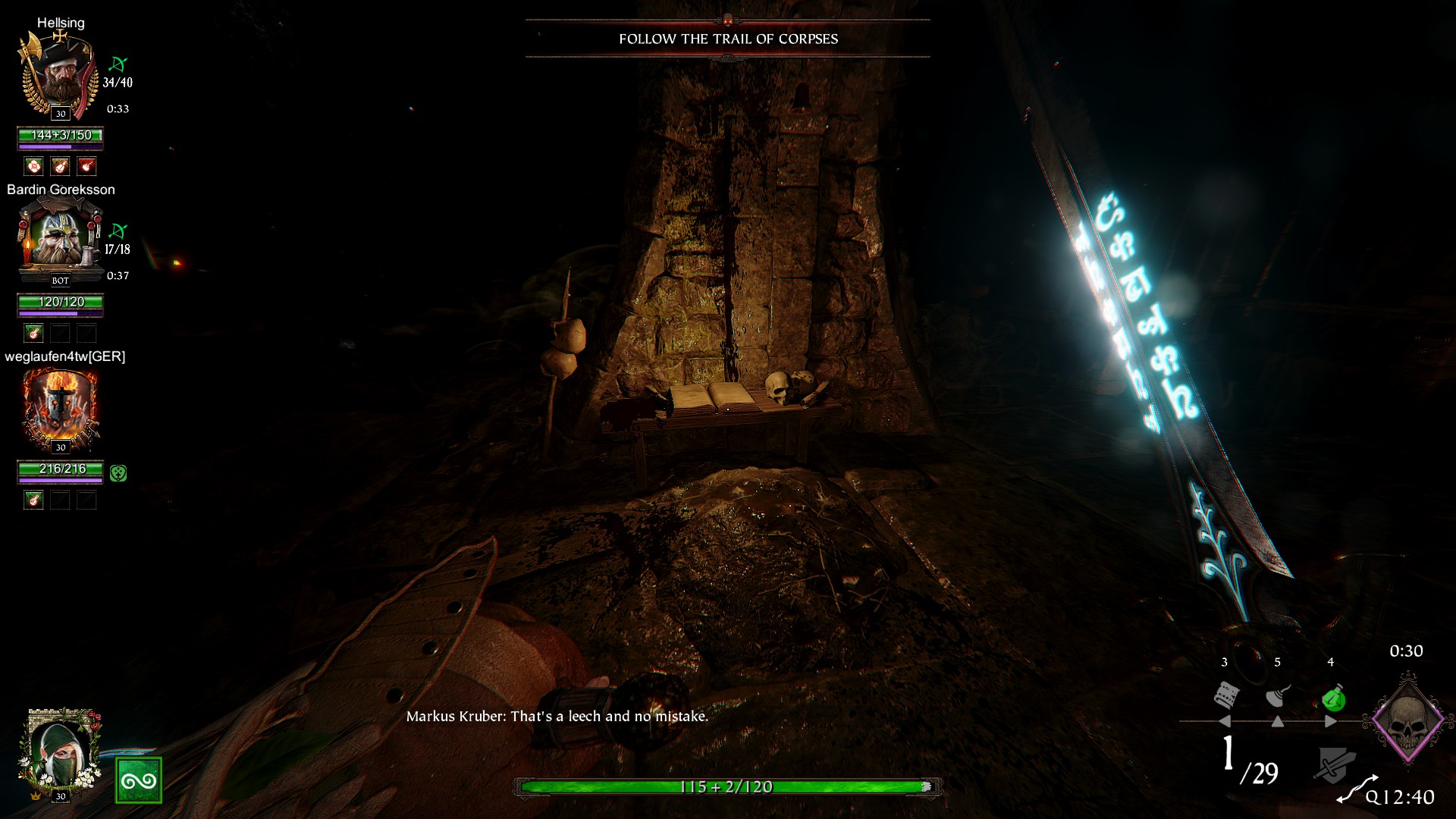Select the tome item in slot 3
The height and width of the screenshot is (819, 1456).
(x=1226, y=695)
